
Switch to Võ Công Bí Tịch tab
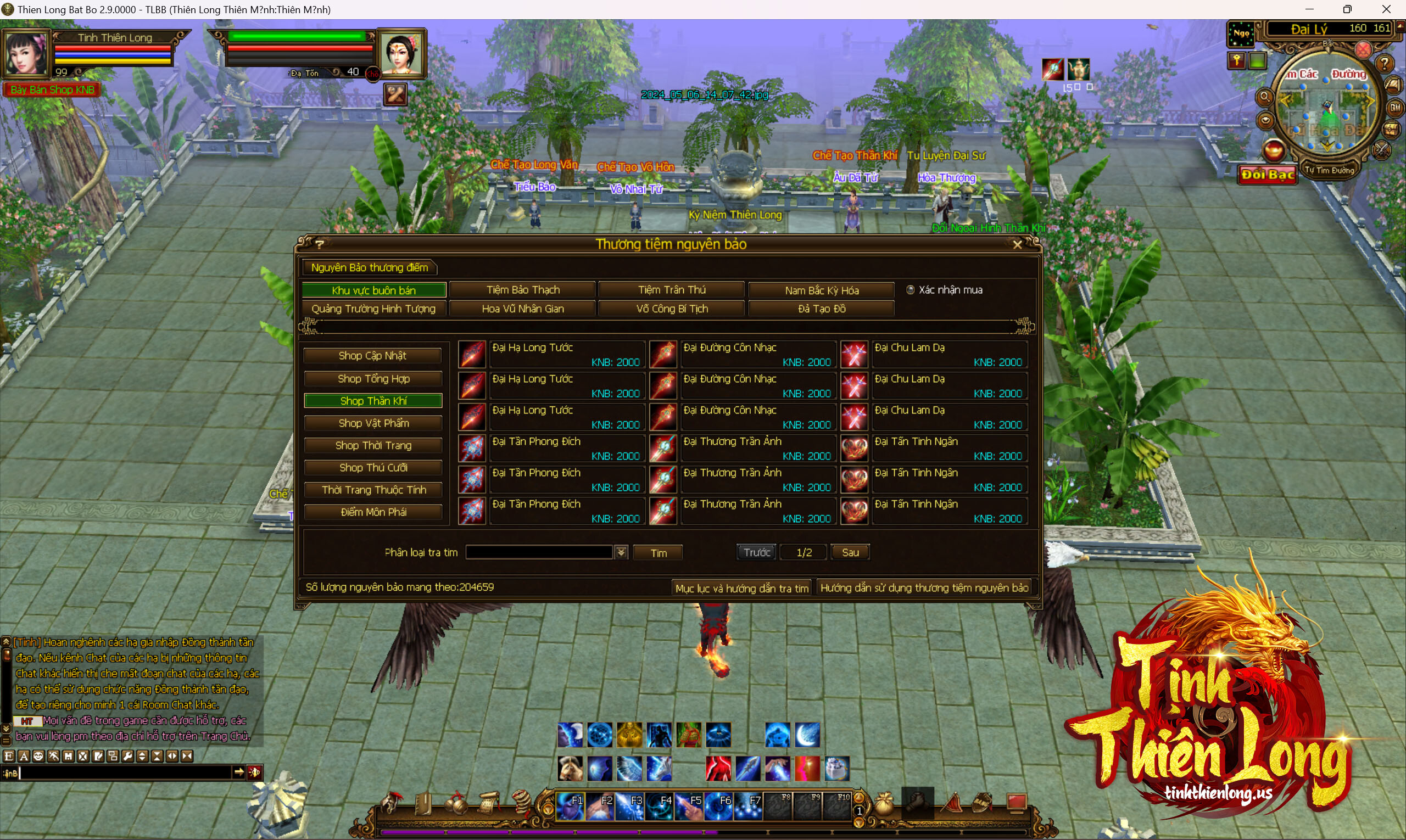tap(672, 309)
